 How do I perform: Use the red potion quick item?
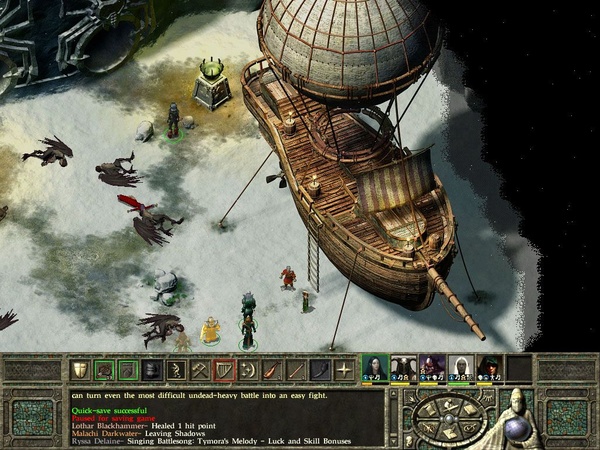[x=271, y=370]
